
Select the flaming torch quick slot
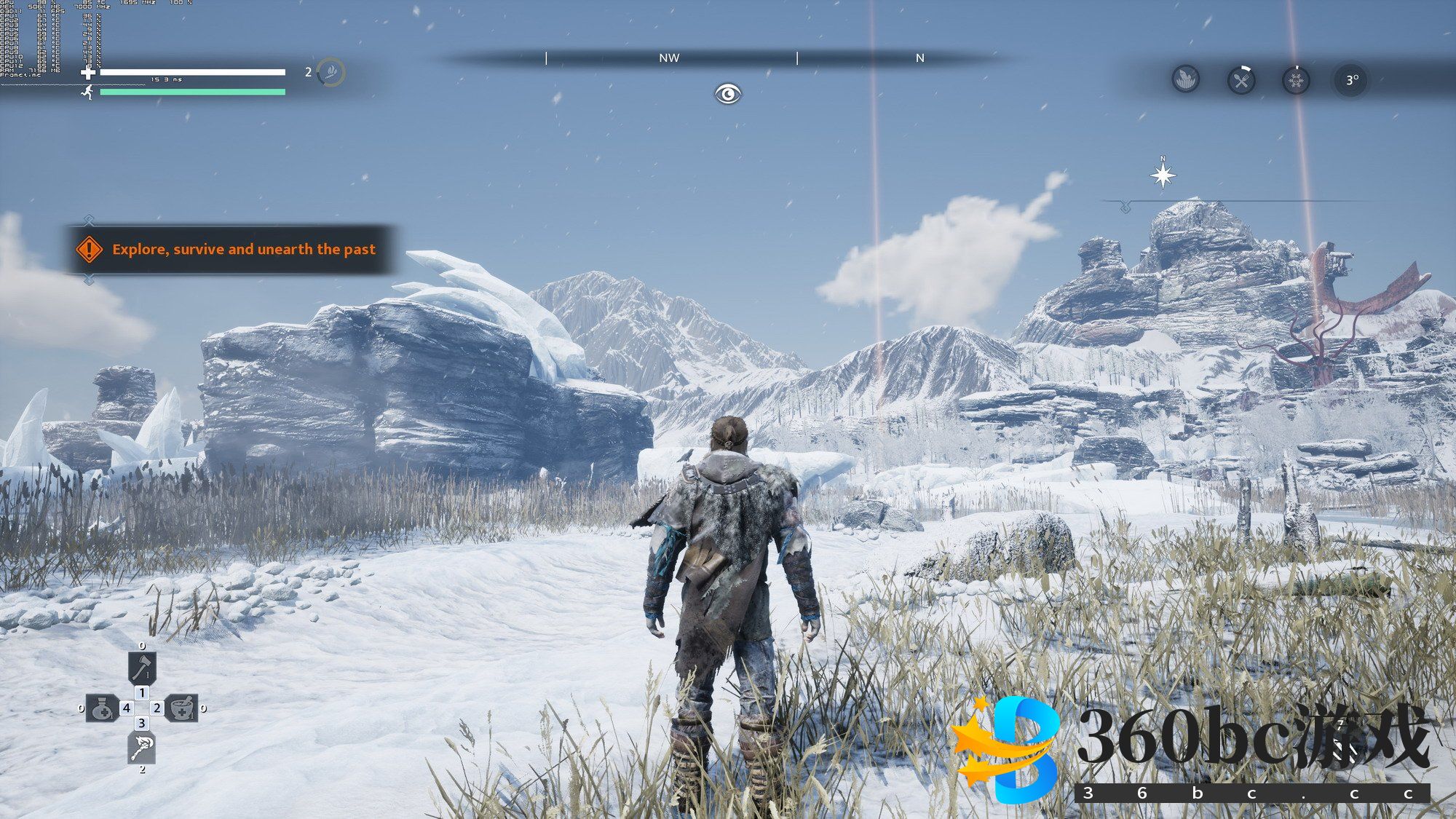(x=142, y=748)
